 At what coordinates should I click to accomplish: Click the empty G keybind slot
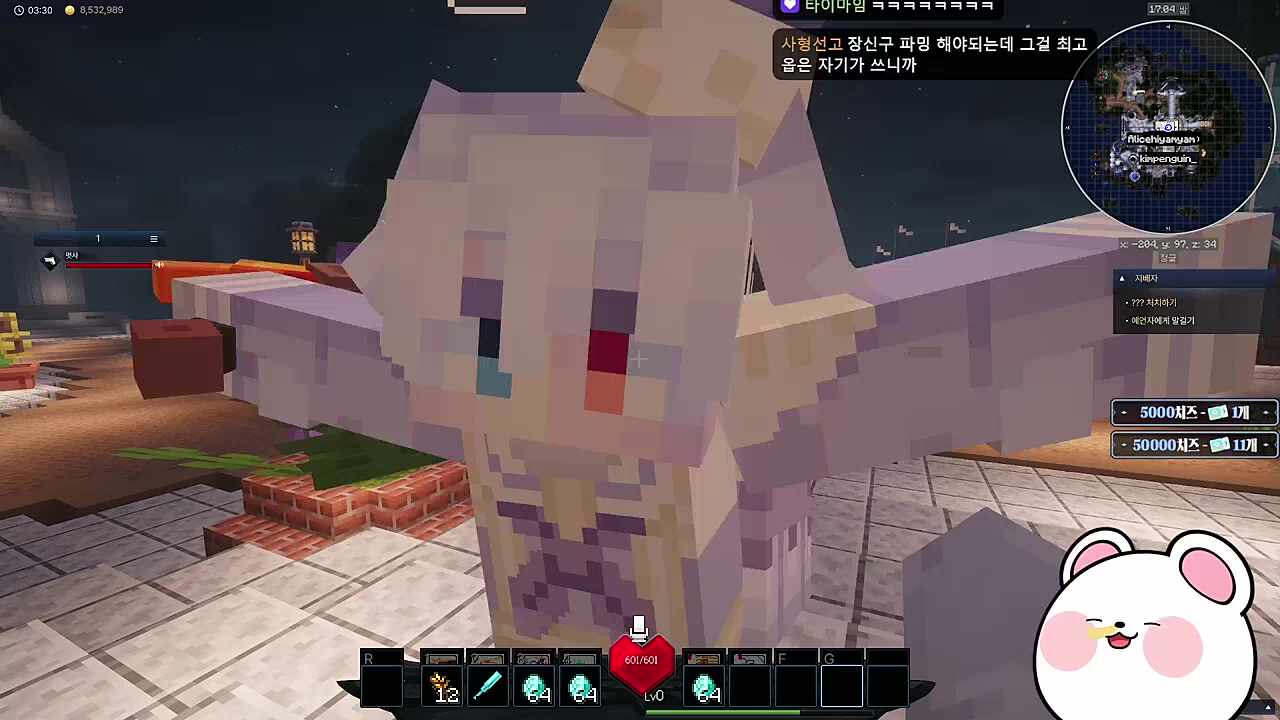coord(841,684)
